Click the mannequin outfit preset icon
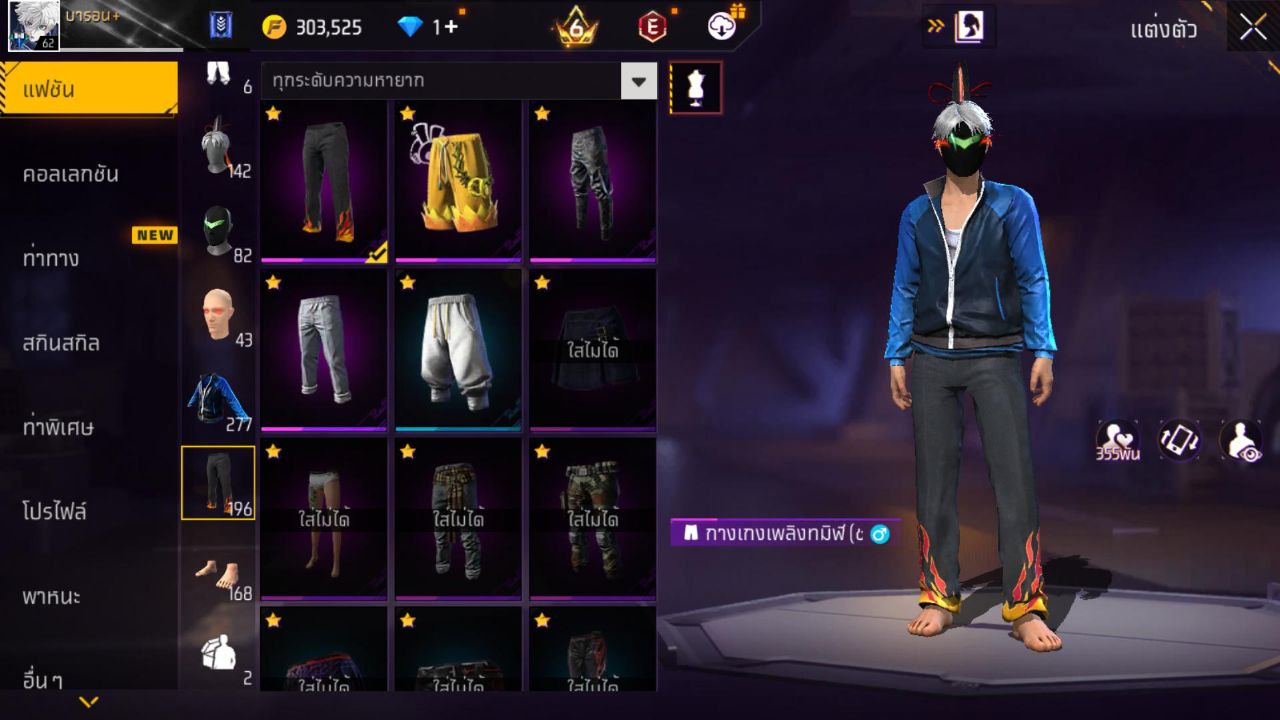The image size is (1280, 720). (x=694, y=87)
